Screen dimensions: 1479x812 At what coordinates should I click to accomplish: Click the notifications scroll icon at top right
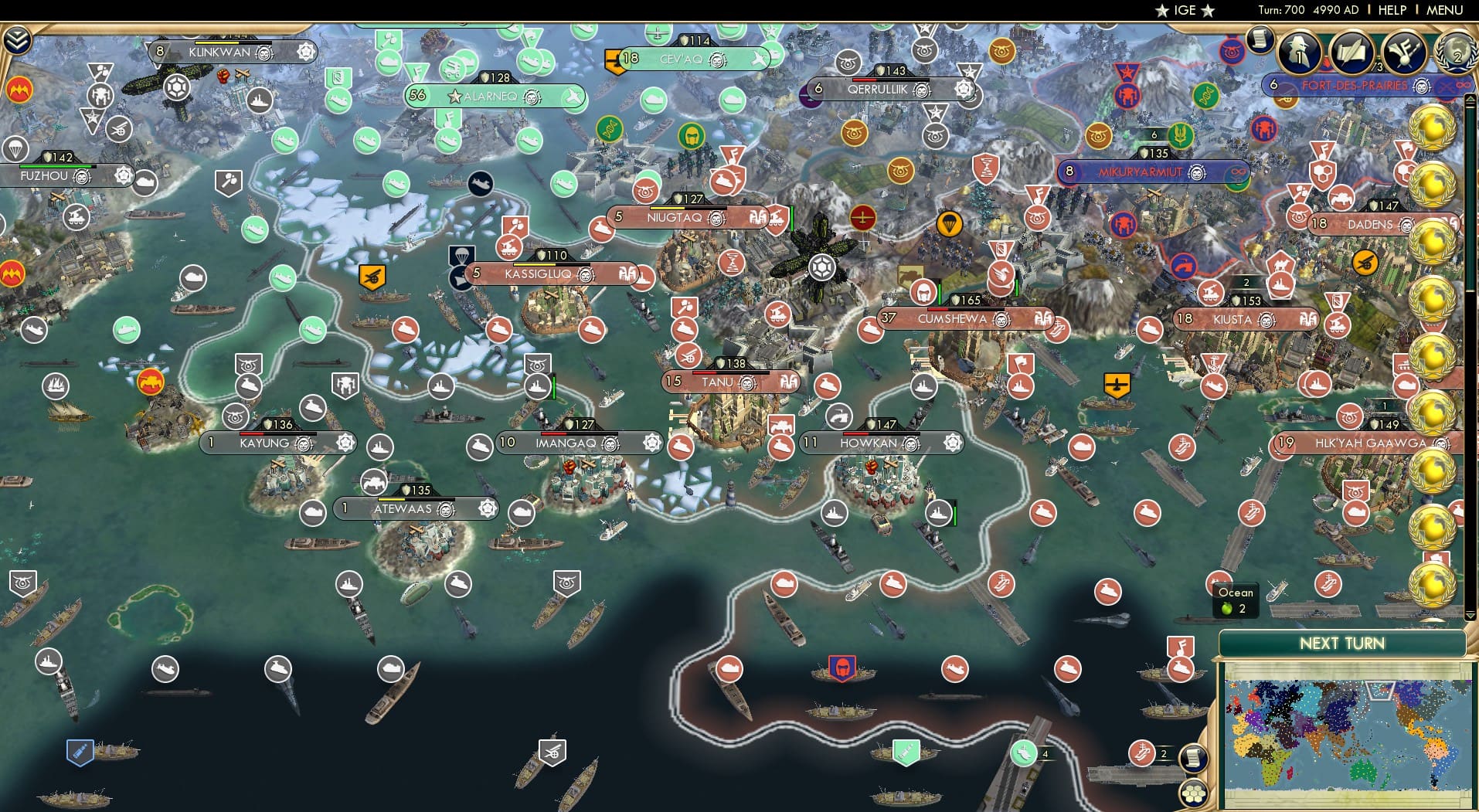[1259, 39]
